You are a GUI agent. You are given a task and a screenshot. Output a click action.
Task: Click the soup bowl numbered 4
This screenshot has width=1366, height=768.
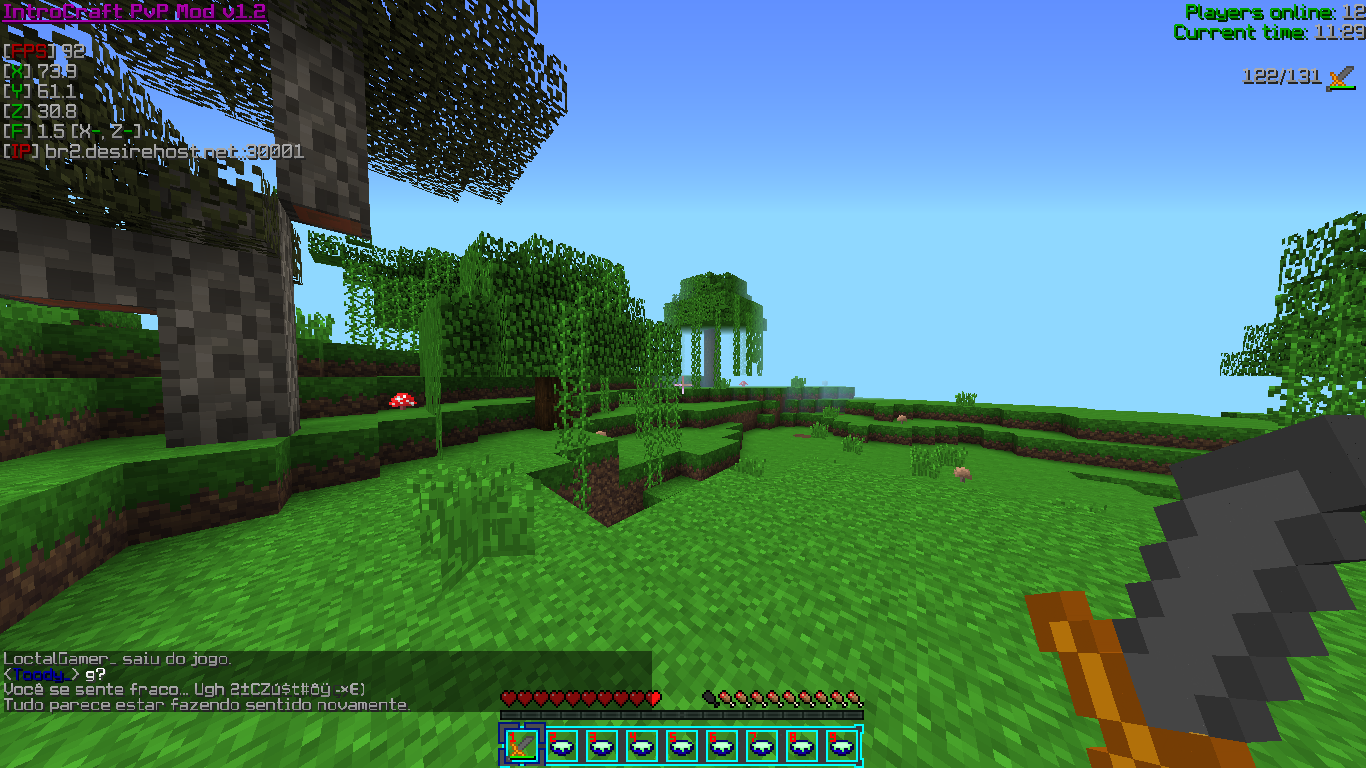coord(642,745)
